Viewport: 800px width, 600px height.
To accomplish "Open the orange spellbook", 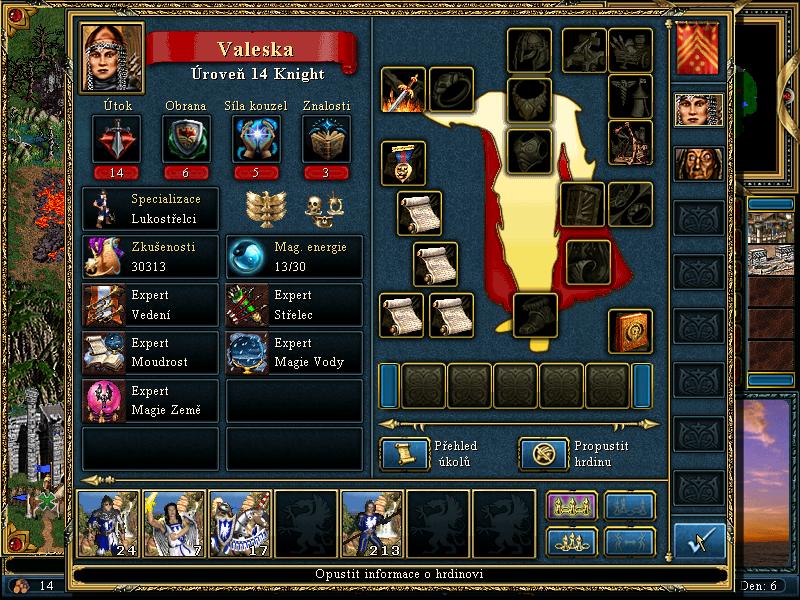I will [x=631, y=331].
